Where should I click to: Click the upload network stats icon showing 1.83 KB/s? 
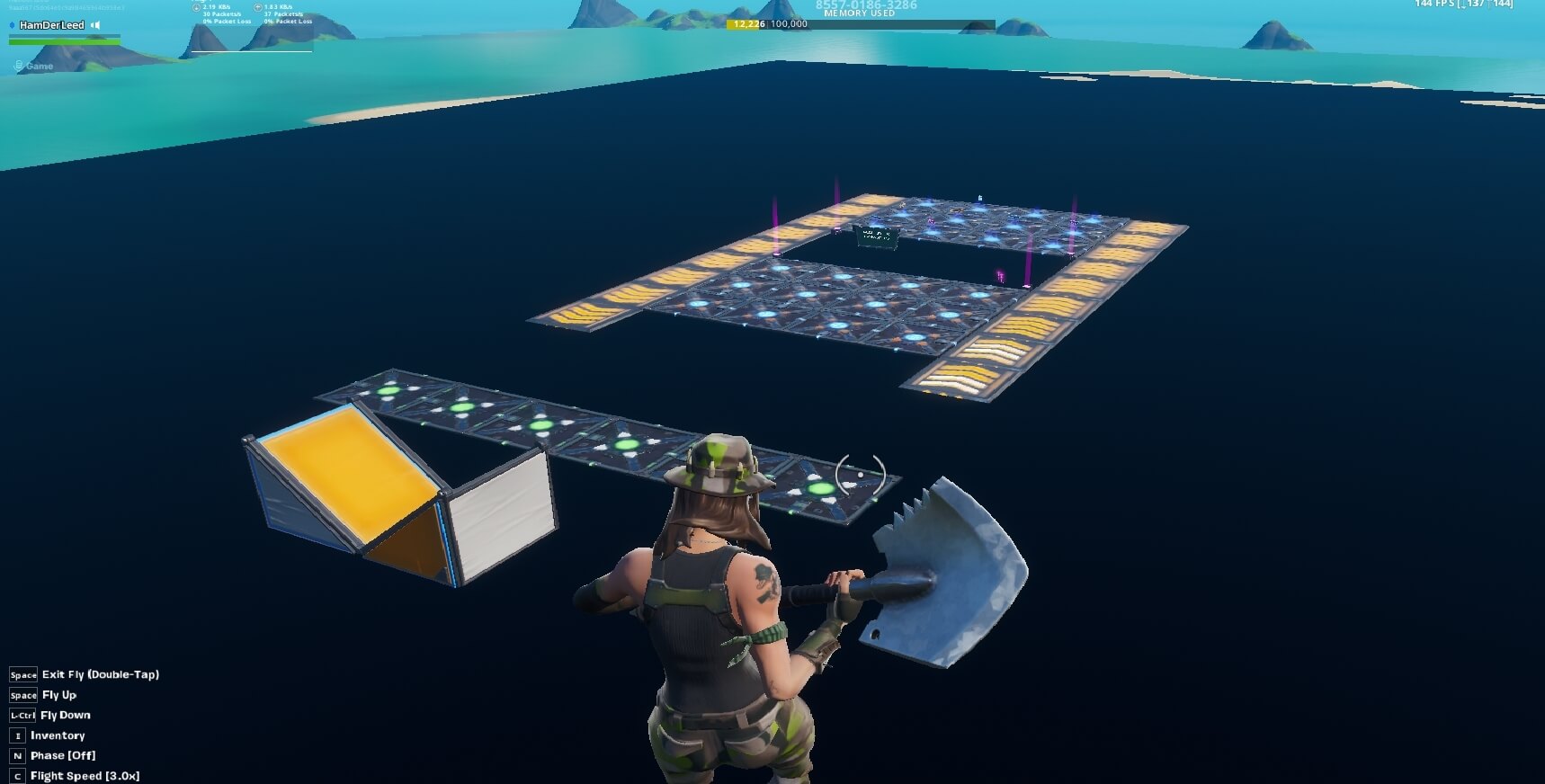tap(258, 7)
